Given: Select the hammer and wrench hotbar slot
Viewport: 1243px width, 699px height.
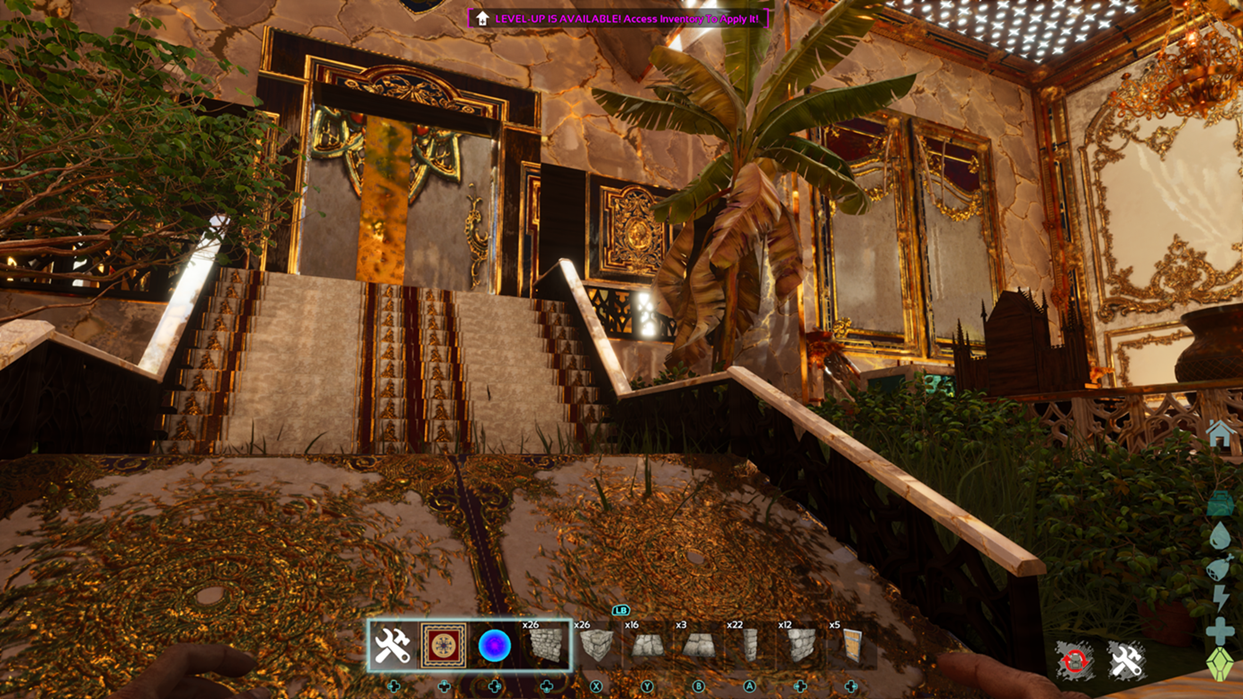Looking at the screenshot, I should coord(393,646).
